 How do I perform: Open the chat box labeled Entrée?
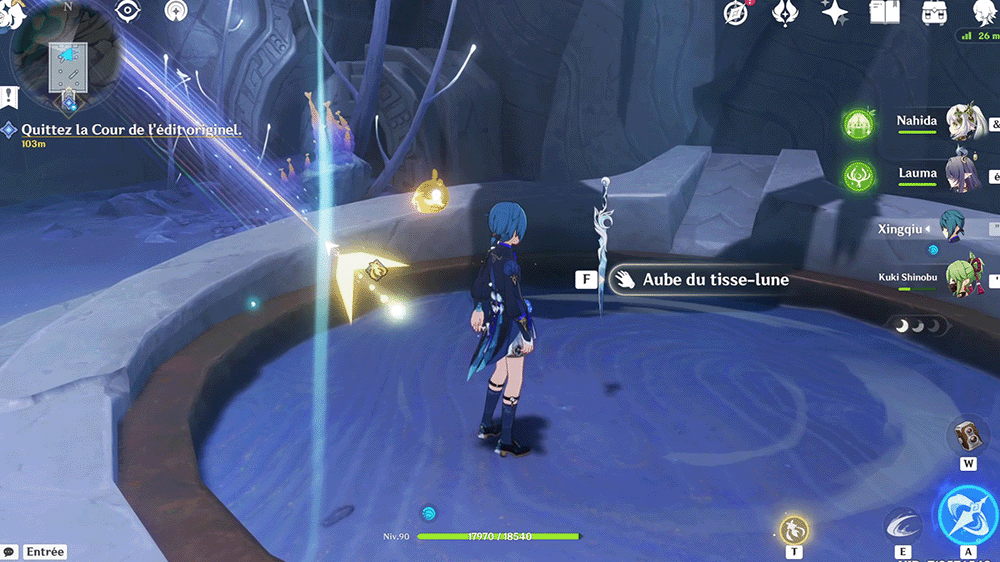coord(37,551)
